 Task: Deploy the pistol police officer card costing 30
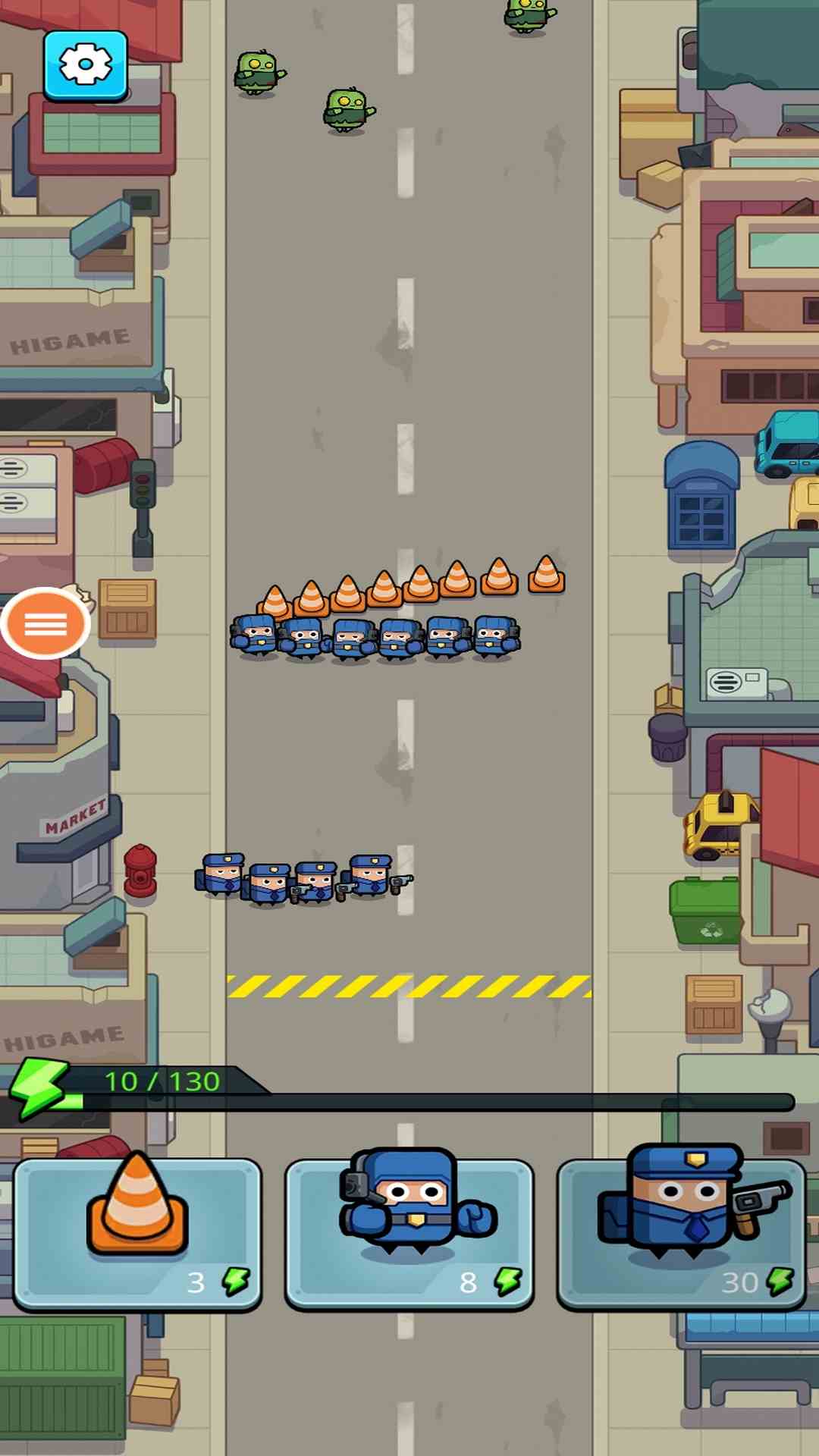tap(681, 1233)
